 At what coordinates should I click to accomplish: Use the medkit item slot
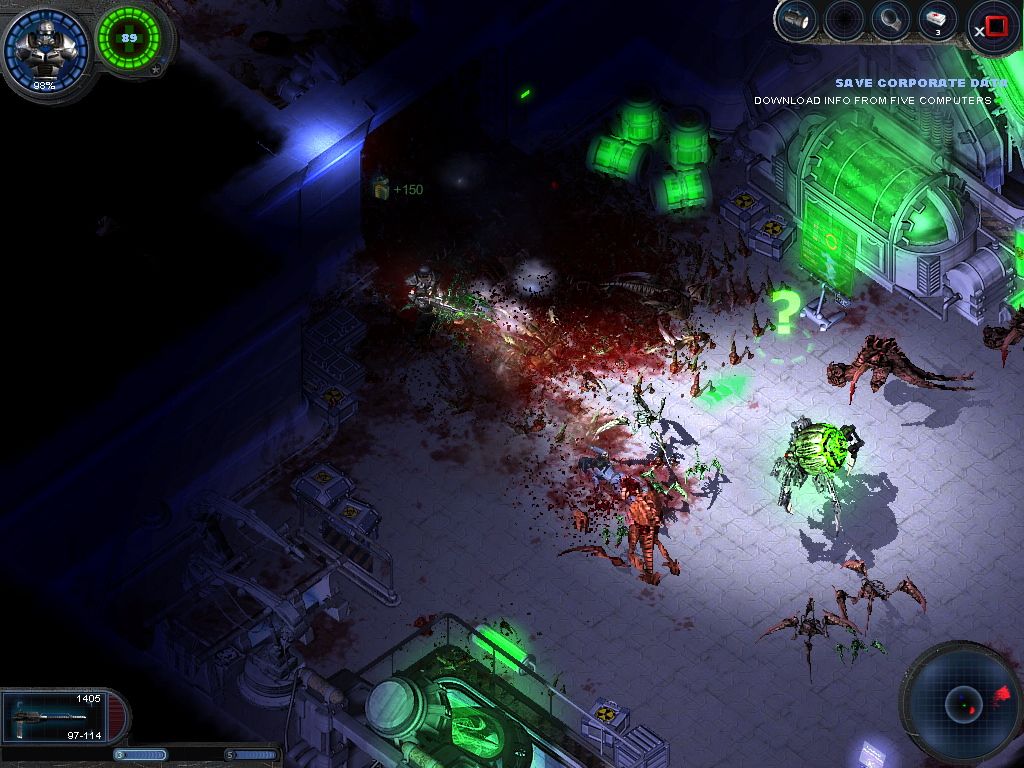point(935,20)
